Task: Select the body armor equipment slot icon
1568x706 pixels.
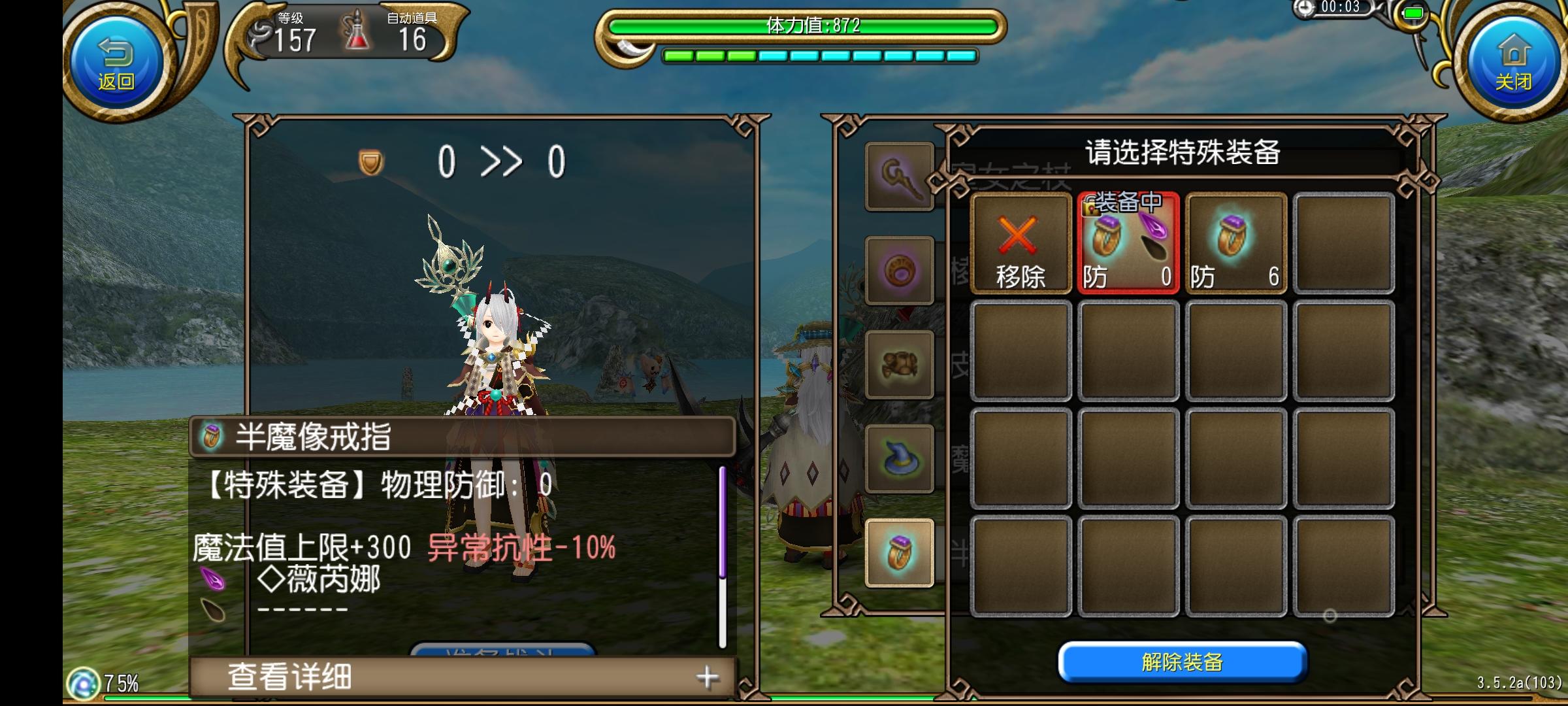Action: (x=899, y=365)
